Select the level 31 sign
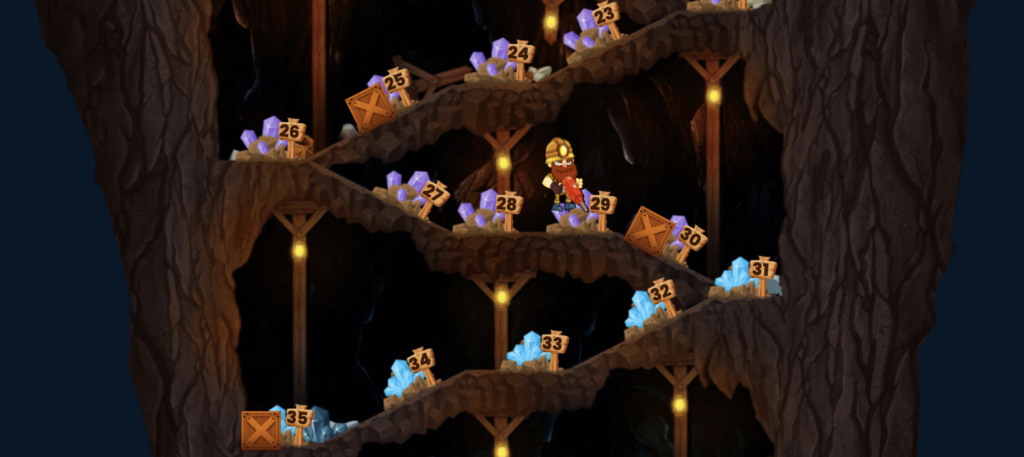1024x457 pixels. (762, 268)
